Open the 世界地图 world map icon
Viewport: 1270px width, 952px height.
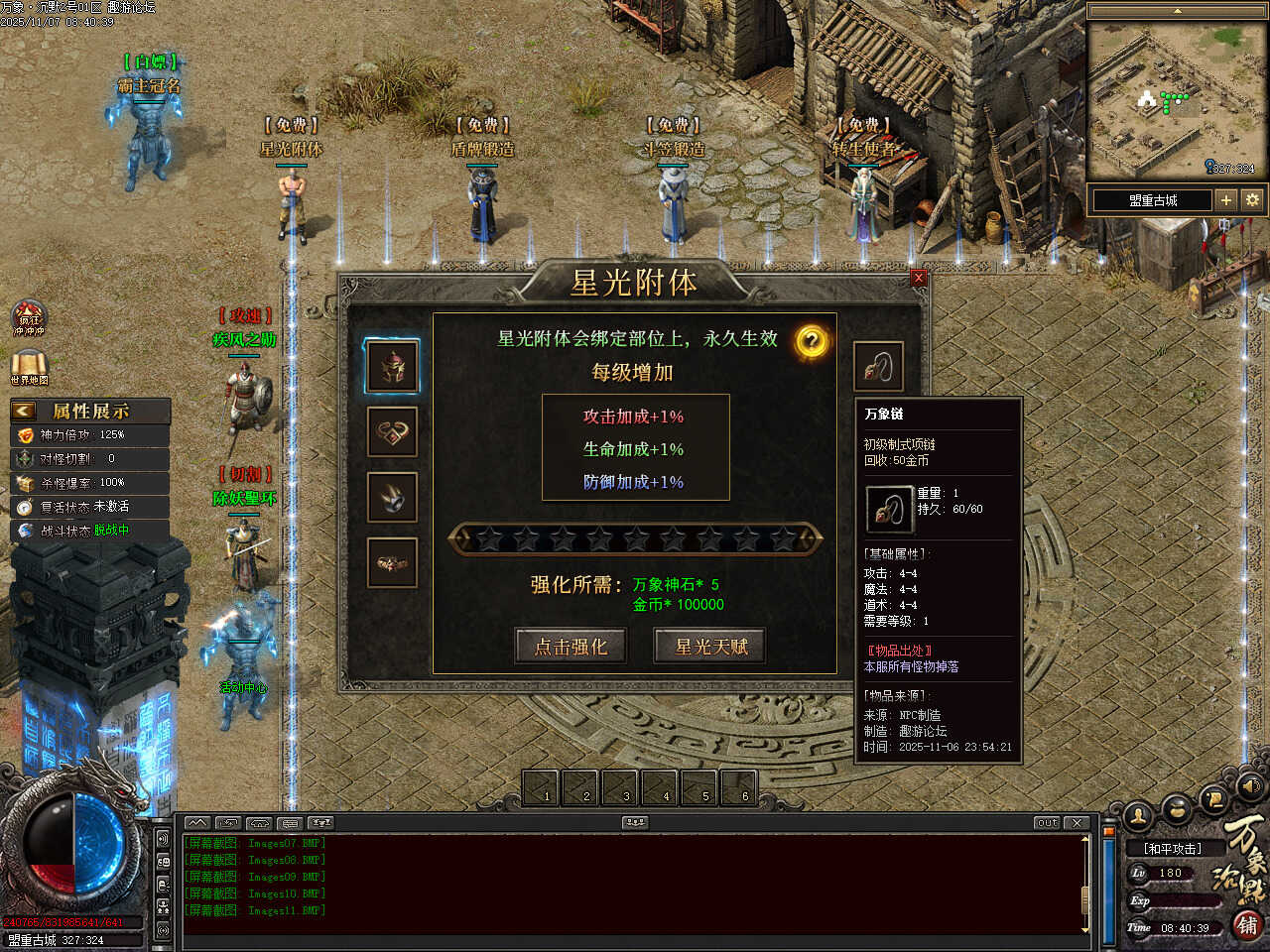click(x=29, y=368)
